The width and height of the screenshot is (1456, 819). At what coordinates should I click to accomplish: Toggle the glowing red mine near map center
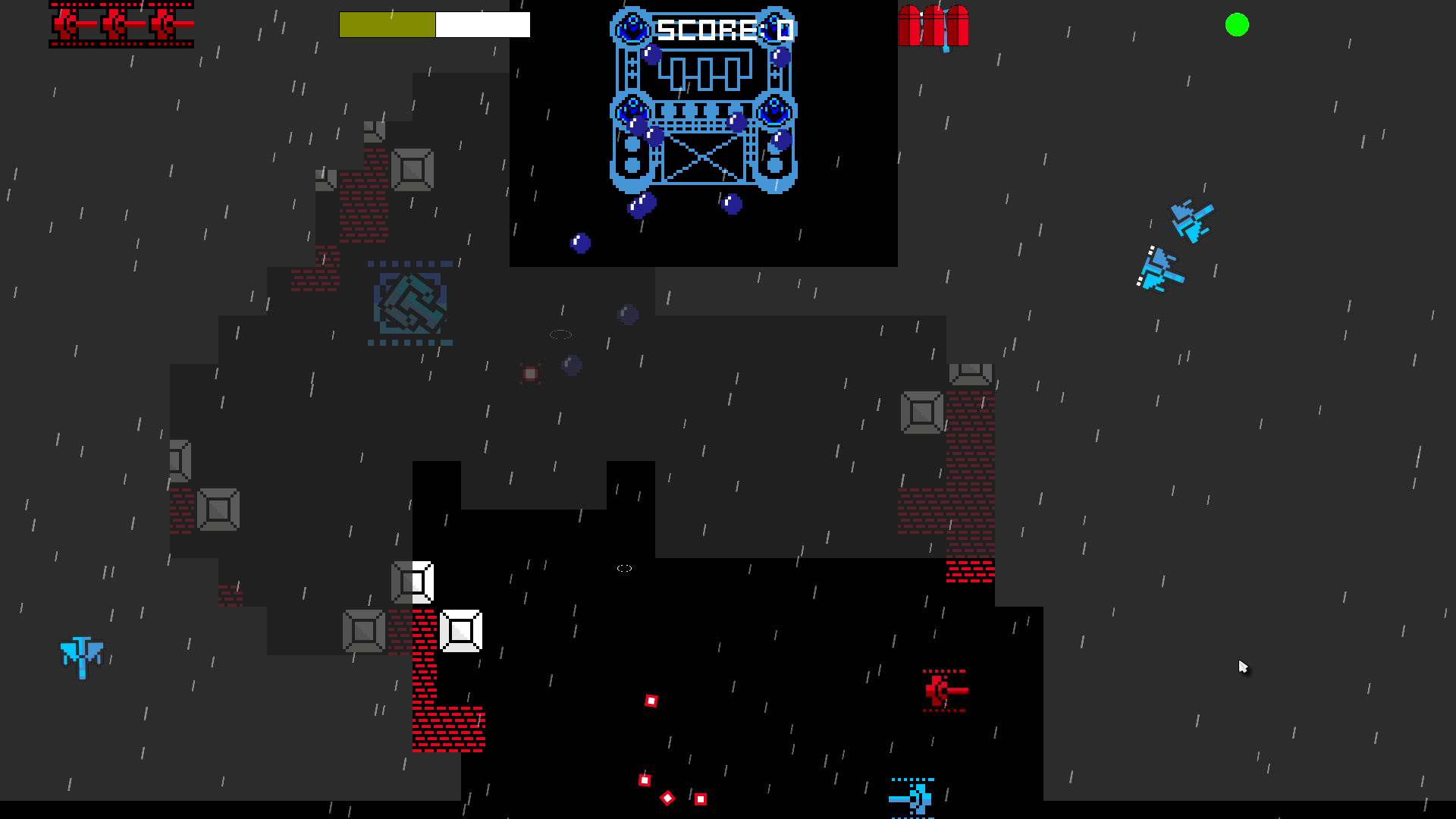pyautogui.click(x=529, y=372)
